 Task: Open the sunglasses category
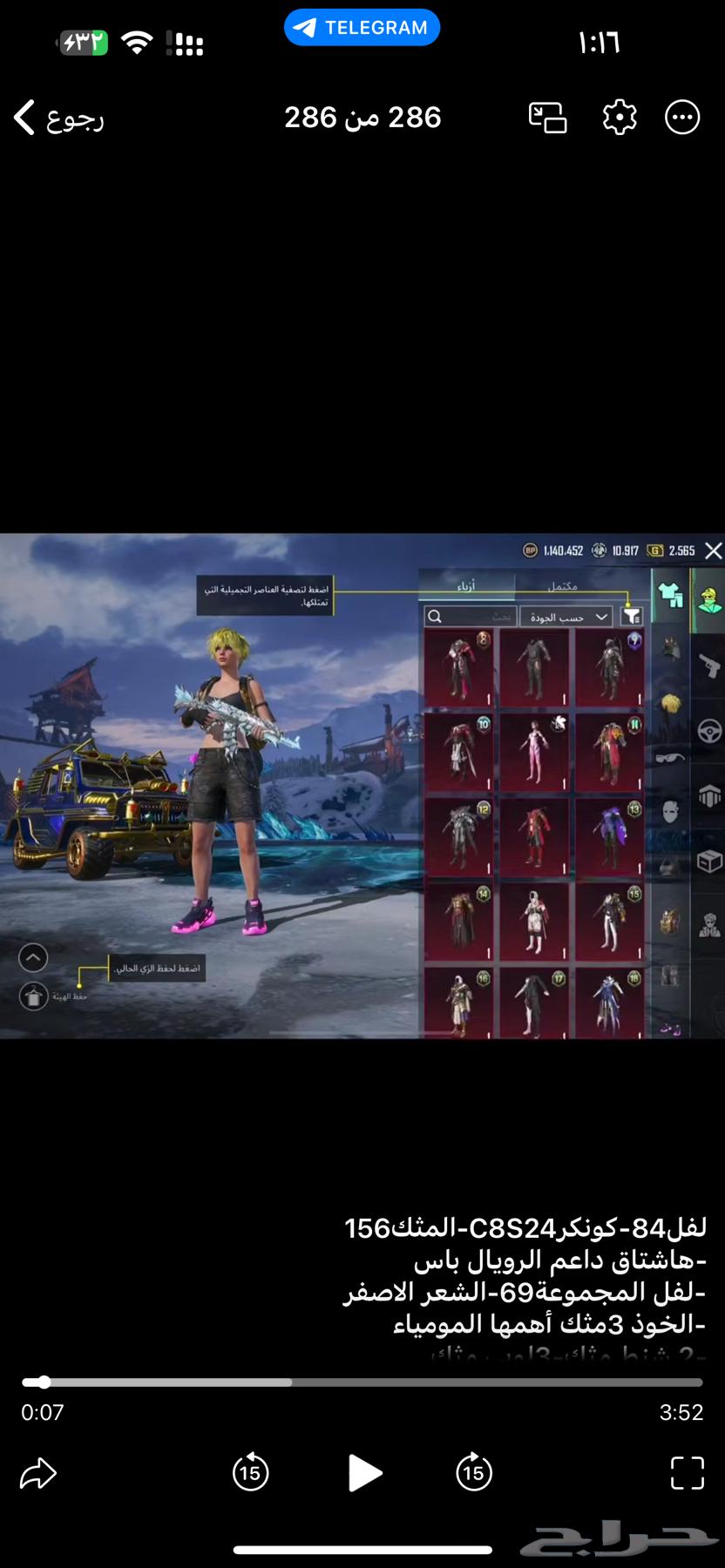click(x=670, y=757)
